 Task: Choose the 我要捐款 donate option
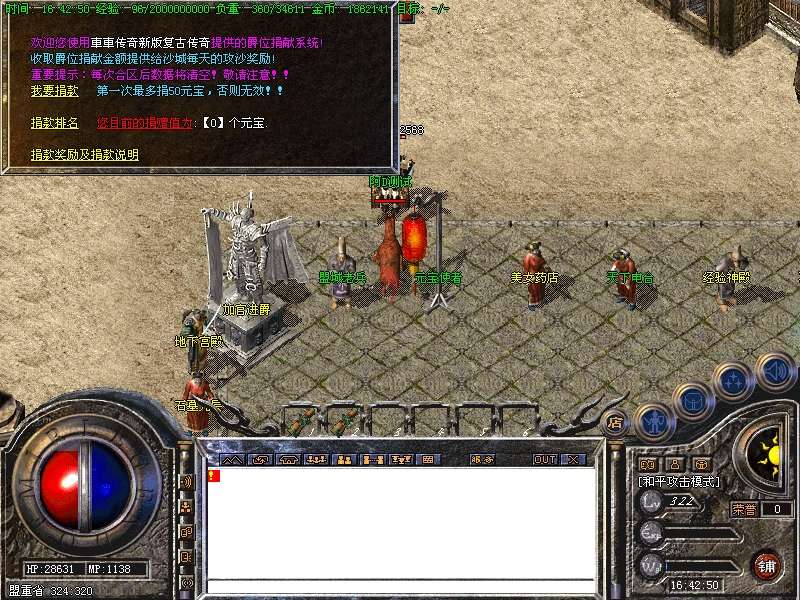point(54,91)
